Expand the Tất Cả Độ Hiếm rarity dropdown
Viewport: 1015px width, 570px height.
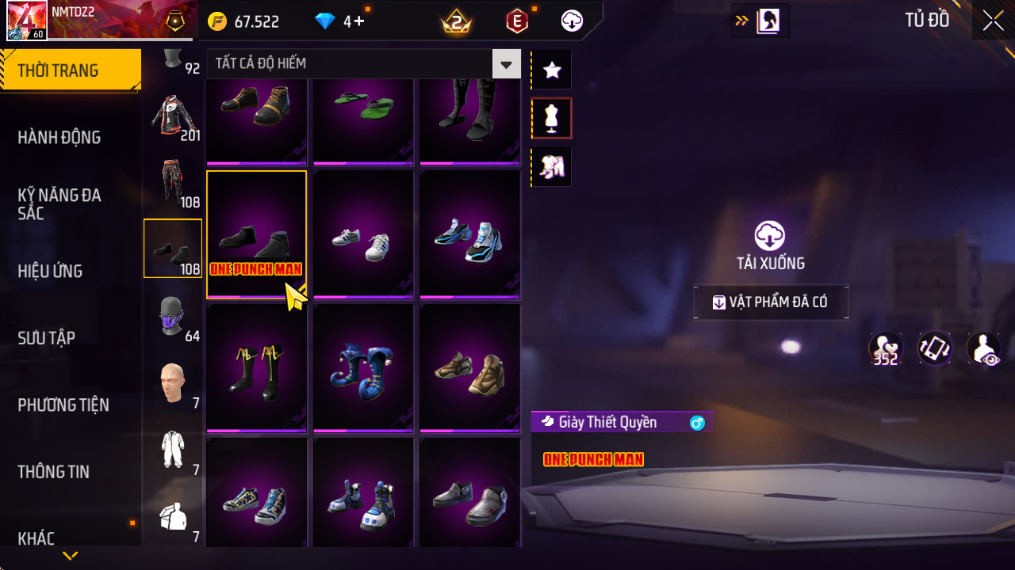tap(507, 64)
